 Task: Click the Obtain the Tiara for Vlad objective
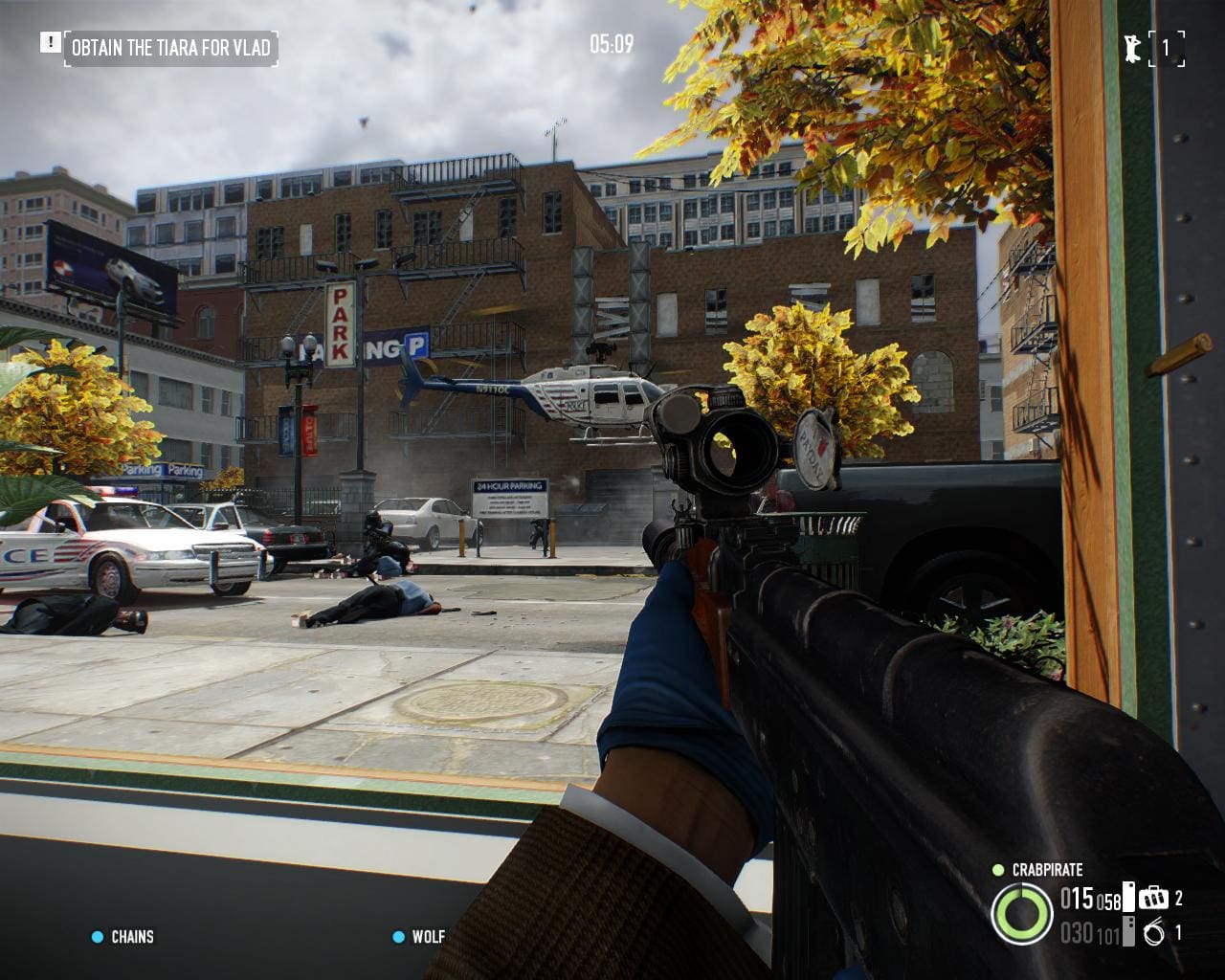[x=170, y=47]
